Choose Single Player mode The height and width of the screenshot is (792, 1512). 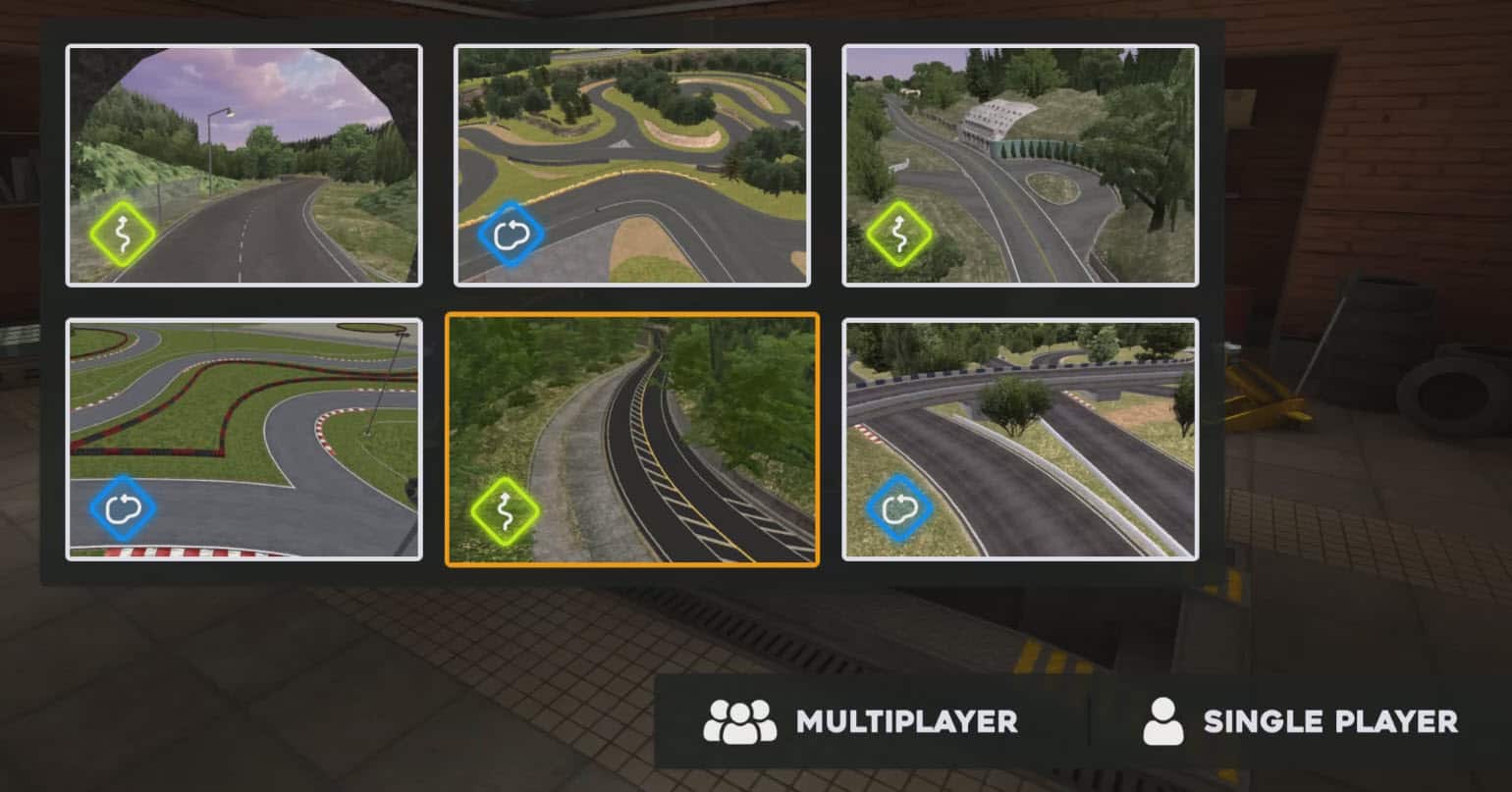pyautogui.click(x=1300, y=721)
